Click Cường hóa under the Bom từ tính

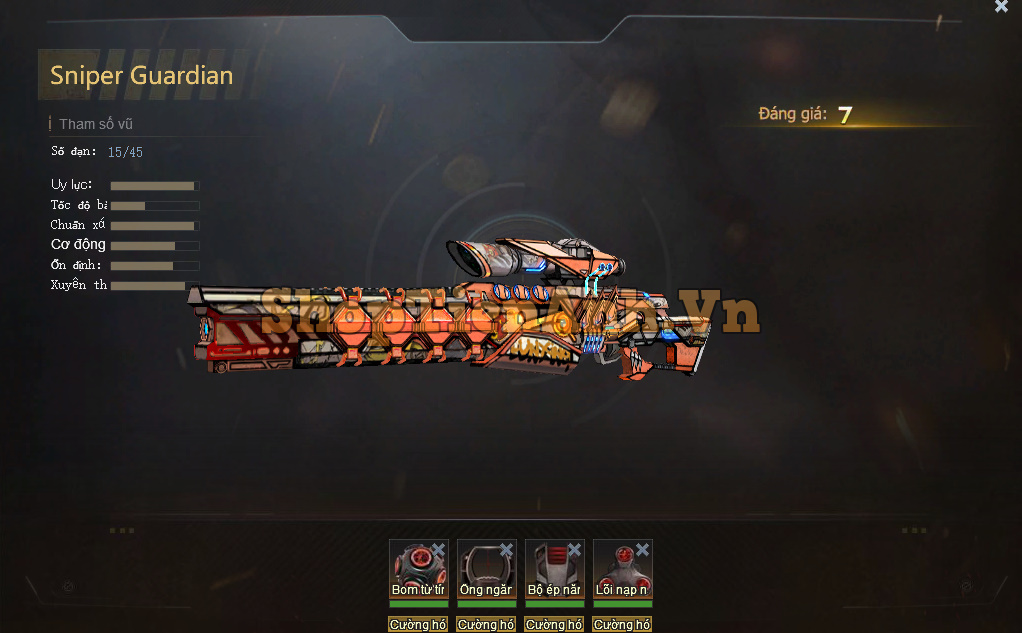(418, 624)
